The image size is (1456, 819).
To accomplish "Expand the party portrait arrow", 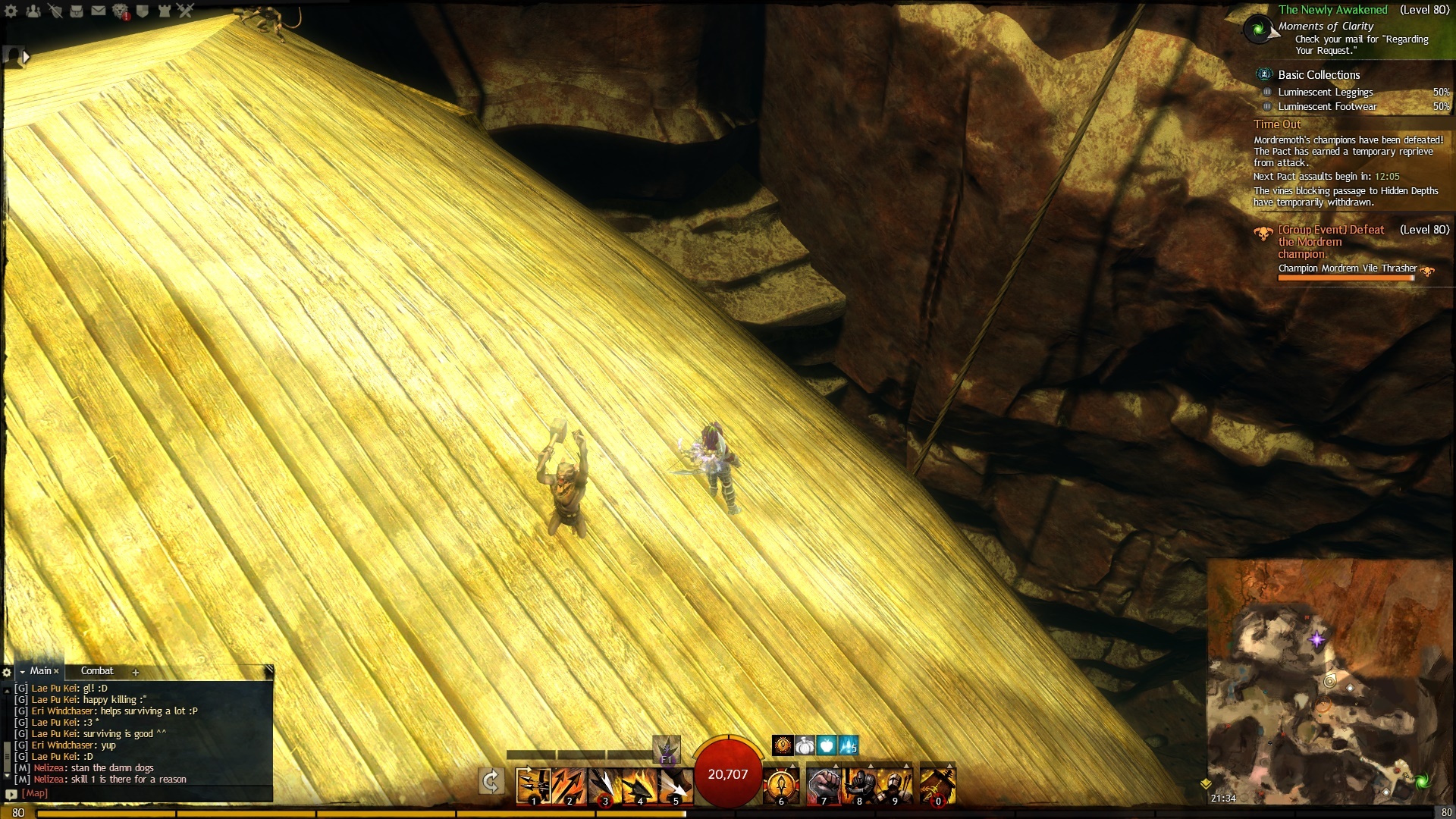I will click(x=27, y=57).
